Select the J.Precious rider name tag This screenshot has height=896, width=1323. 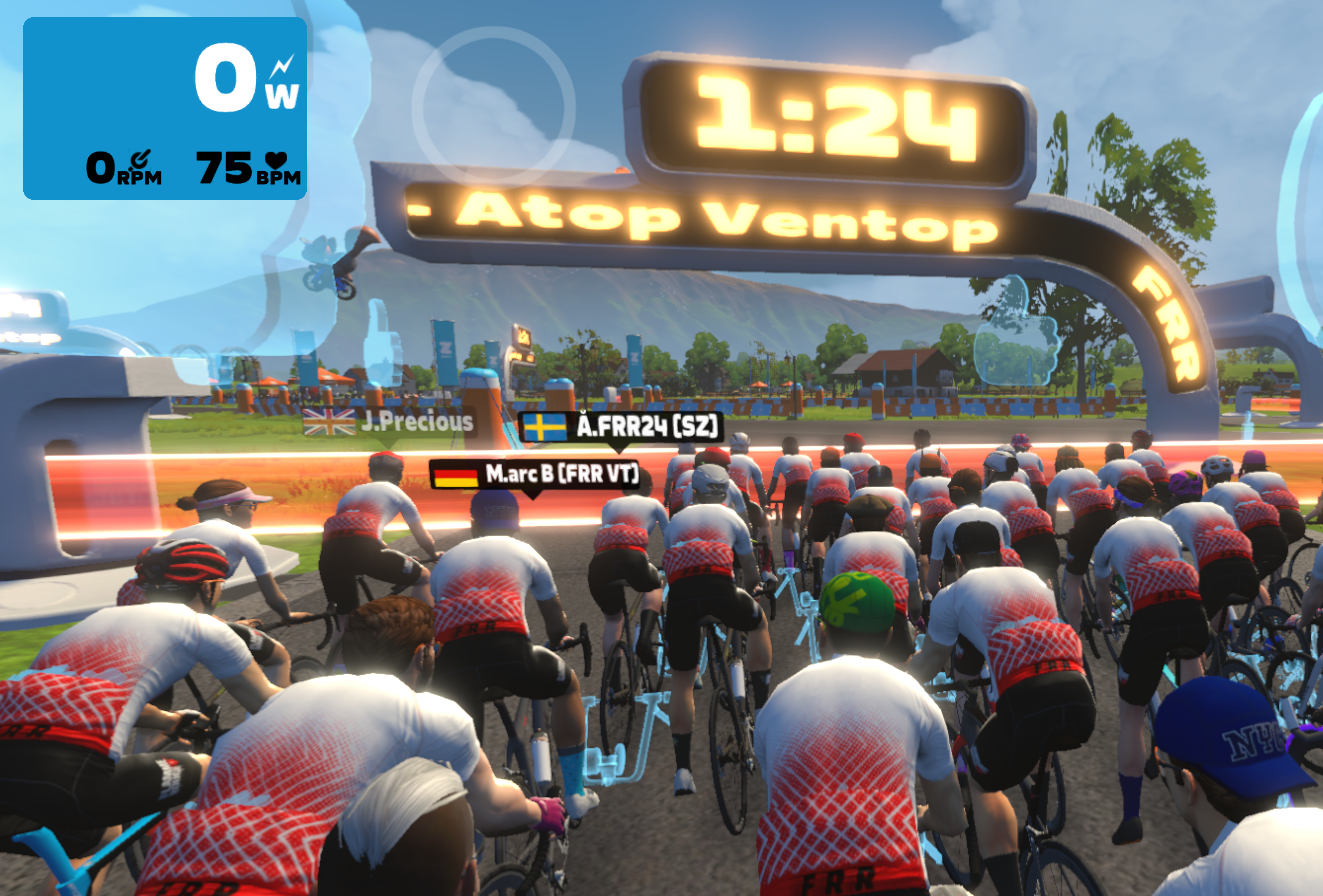389,422
